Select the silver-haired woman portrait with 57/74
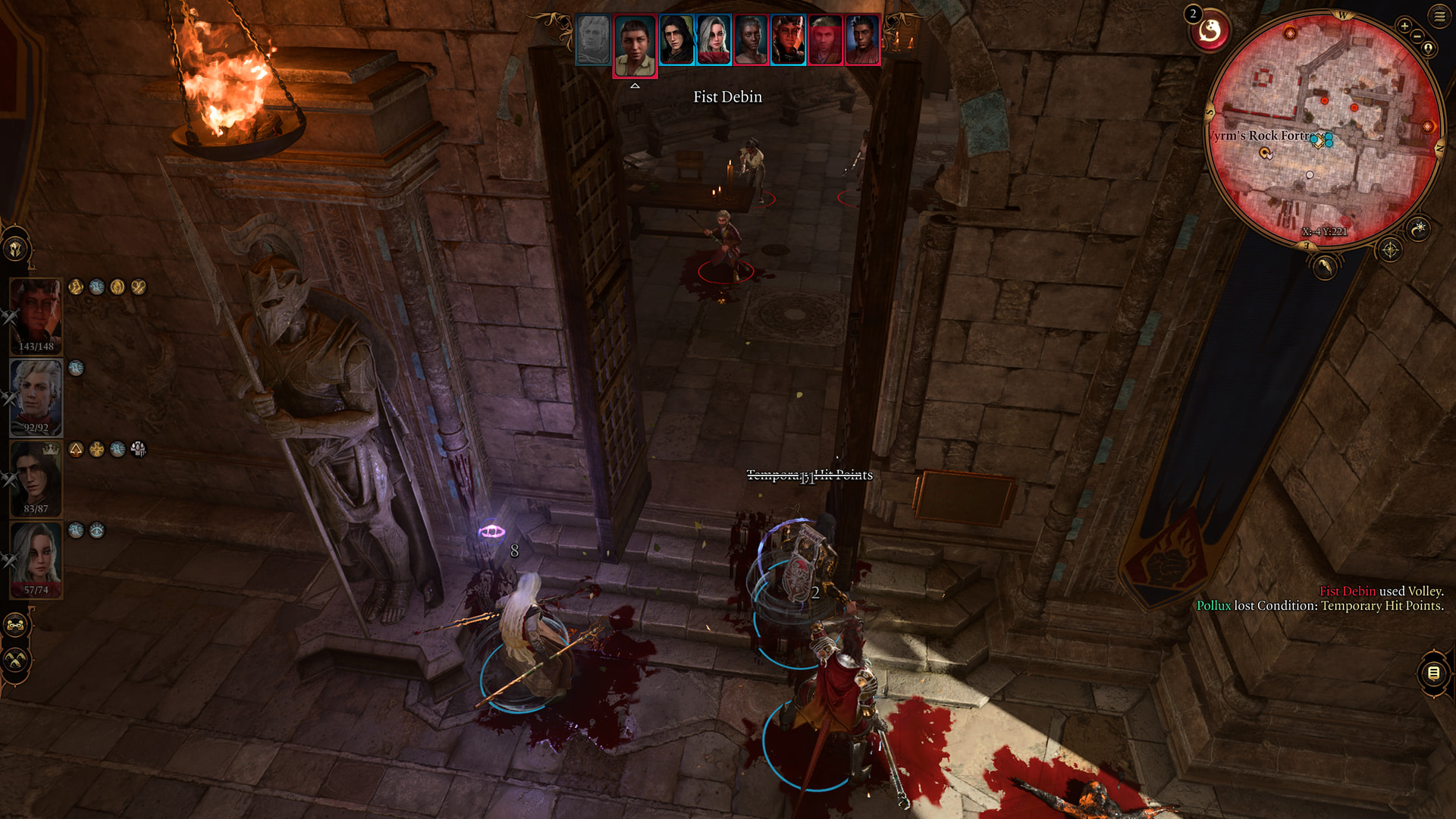The width and height of the screenshot is (1456, 819). 36,559
